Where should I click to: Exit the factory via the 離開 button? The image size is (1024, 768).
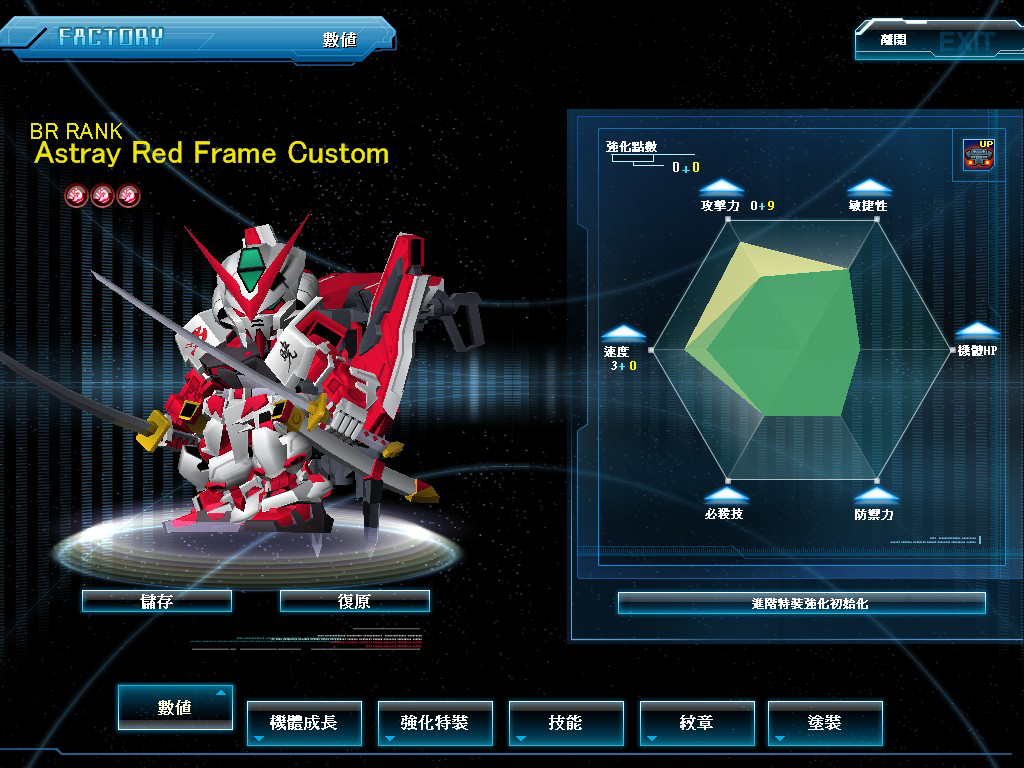(x=925, y=41)
